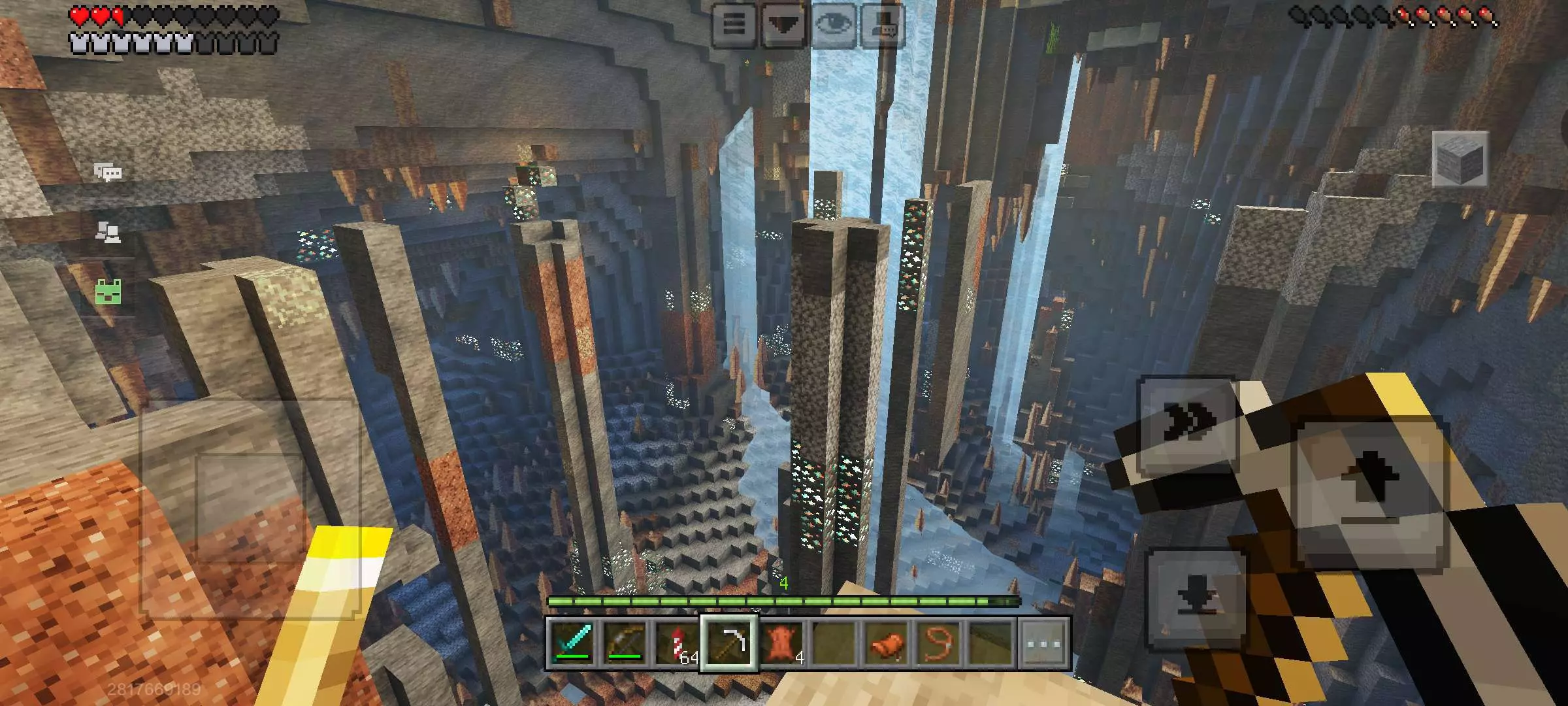Choose the firework rocket stack of 64

click(x=676, y=644)
